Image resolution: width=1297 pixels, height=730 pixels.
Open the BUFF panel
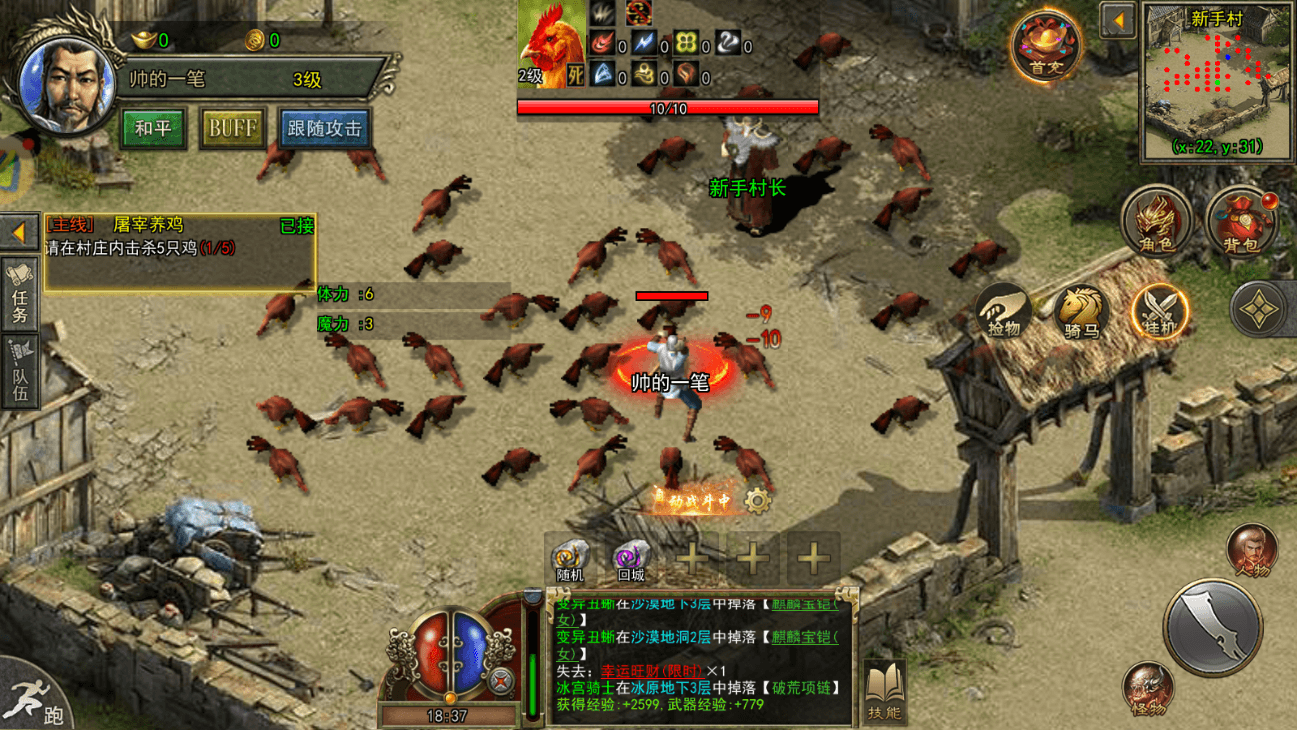[x=232, y=129]
